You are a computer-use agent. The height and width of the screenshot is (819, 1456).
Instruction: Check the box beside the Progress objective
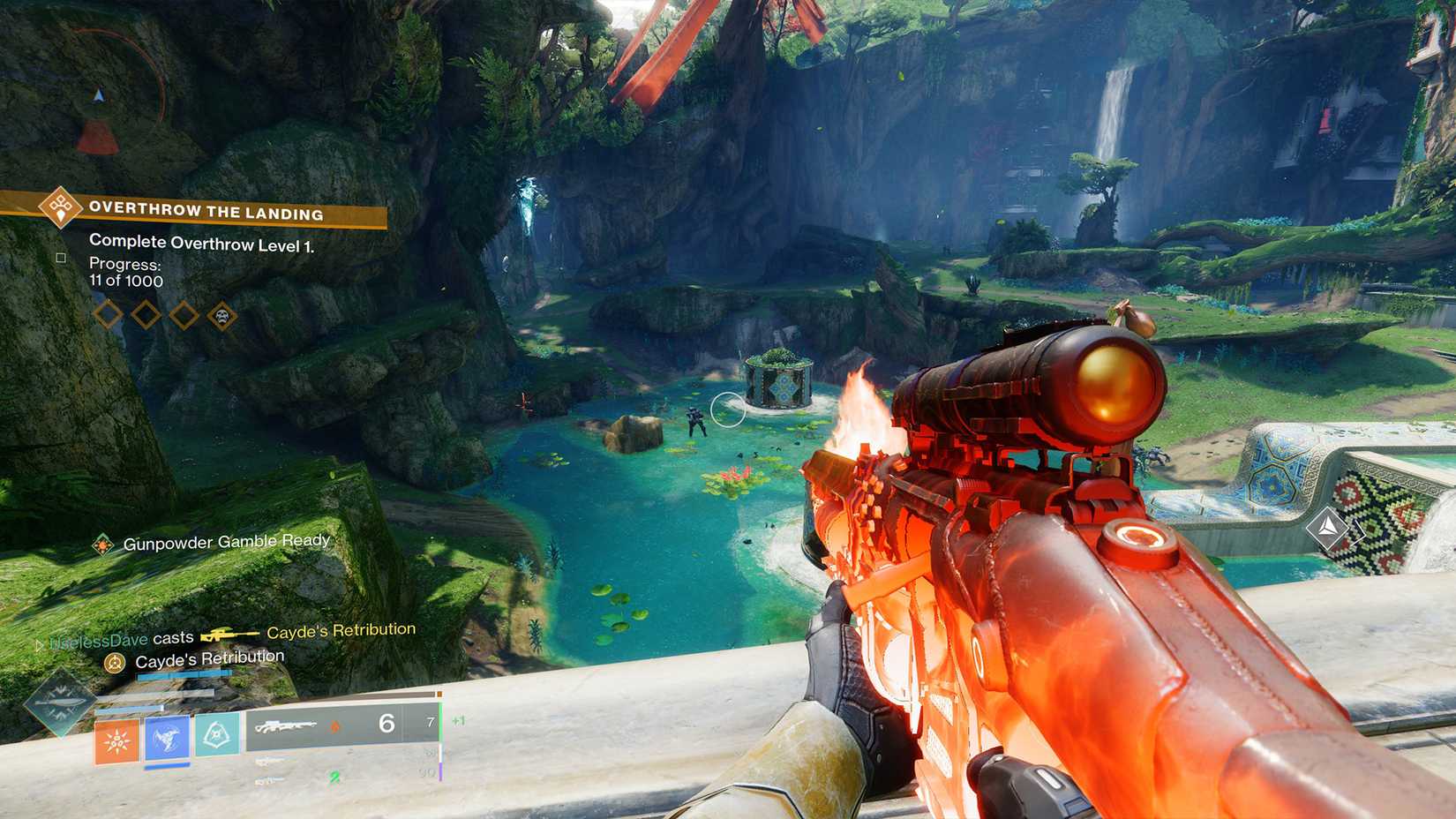pos(60,257)
